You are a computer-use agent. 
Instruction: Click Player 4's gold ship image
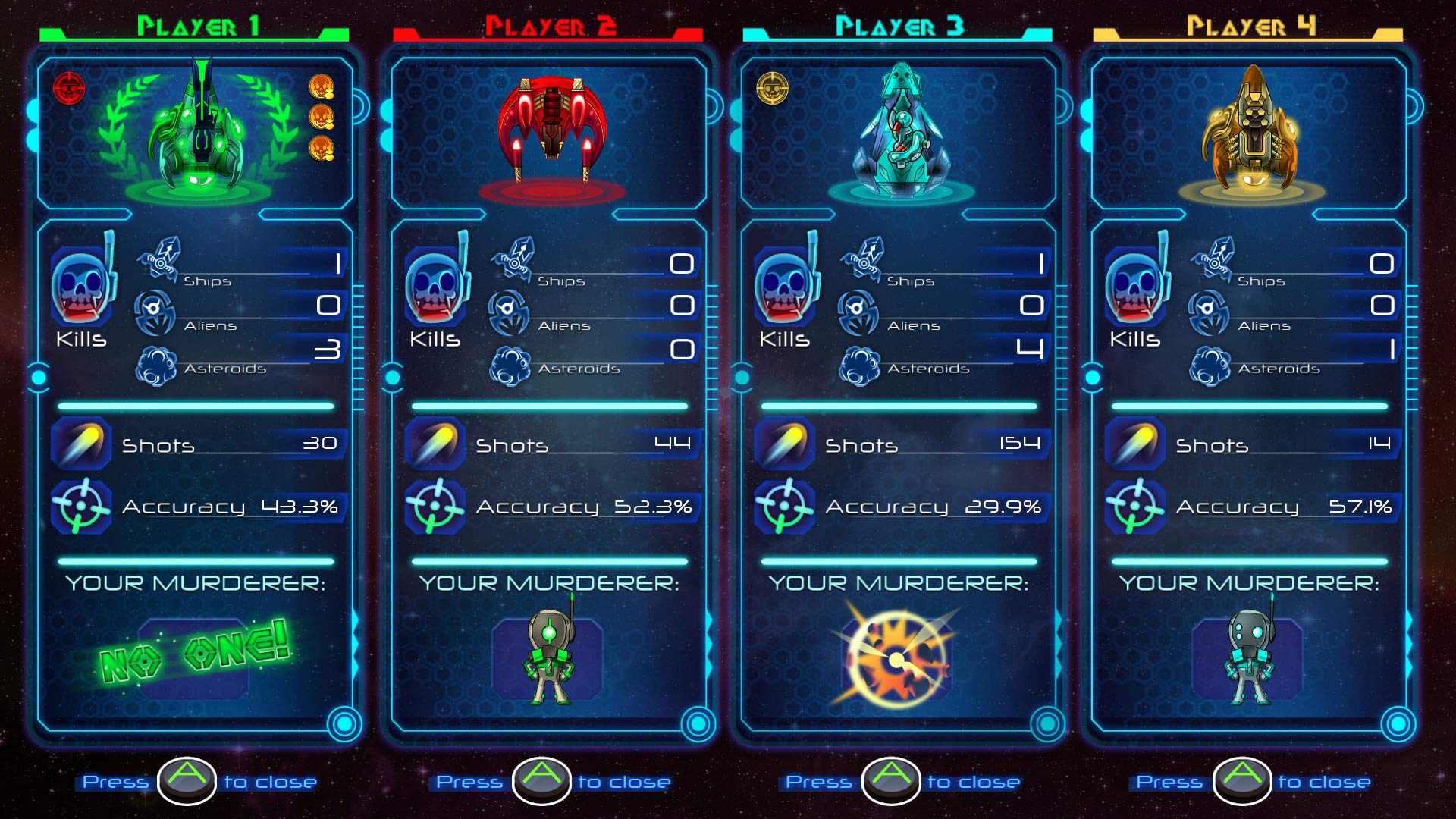point(1252,129)
